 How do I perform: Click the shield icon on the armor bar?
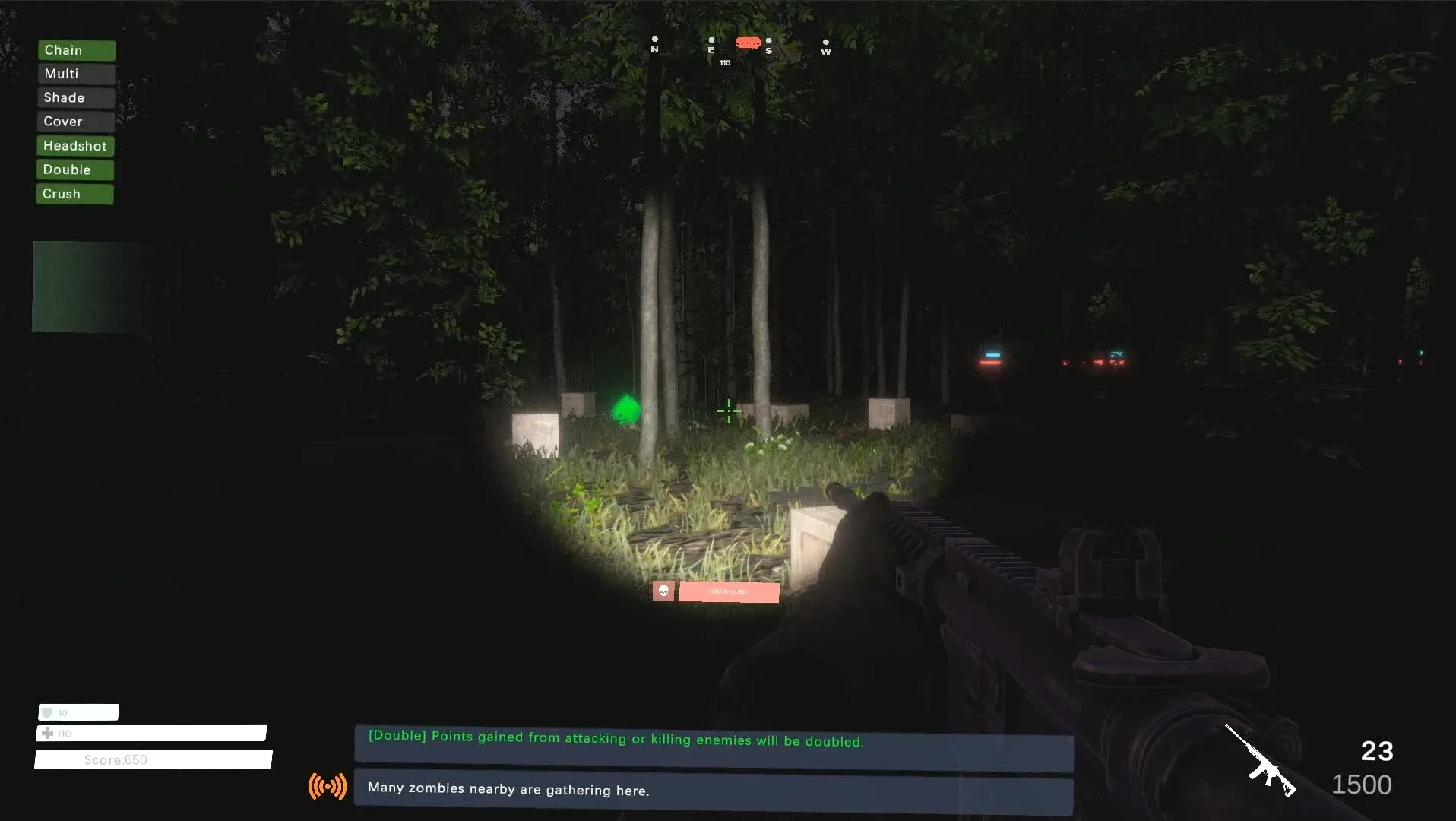pyautogui.click(x=49, y=712)
